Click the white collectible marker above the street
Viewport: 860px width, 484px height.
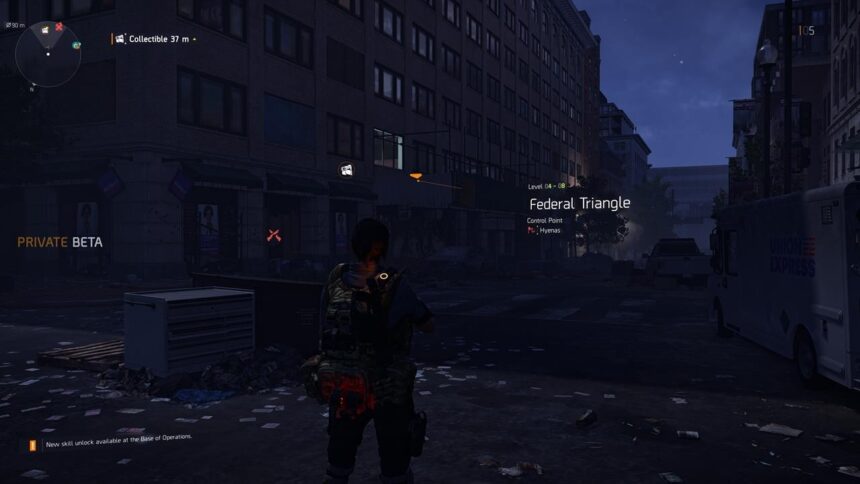(345, 171)
